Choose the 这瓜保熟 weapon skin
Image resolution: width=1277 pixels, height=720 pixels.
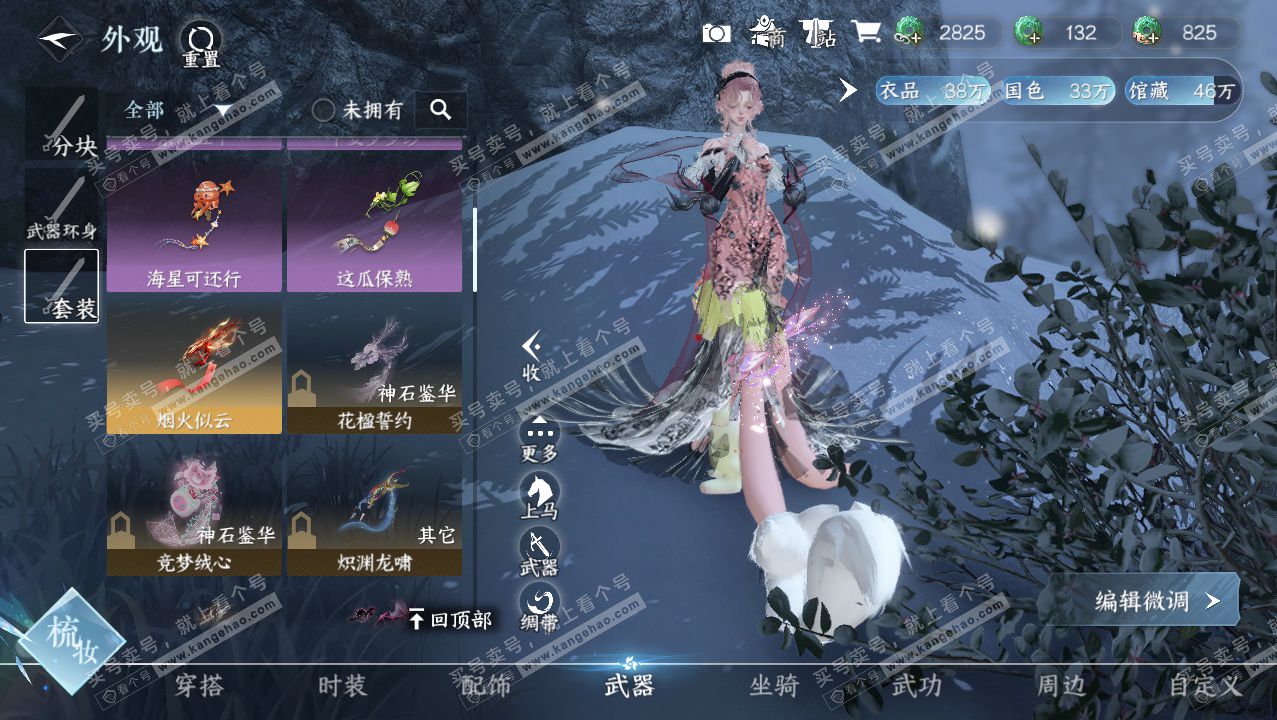374,227
